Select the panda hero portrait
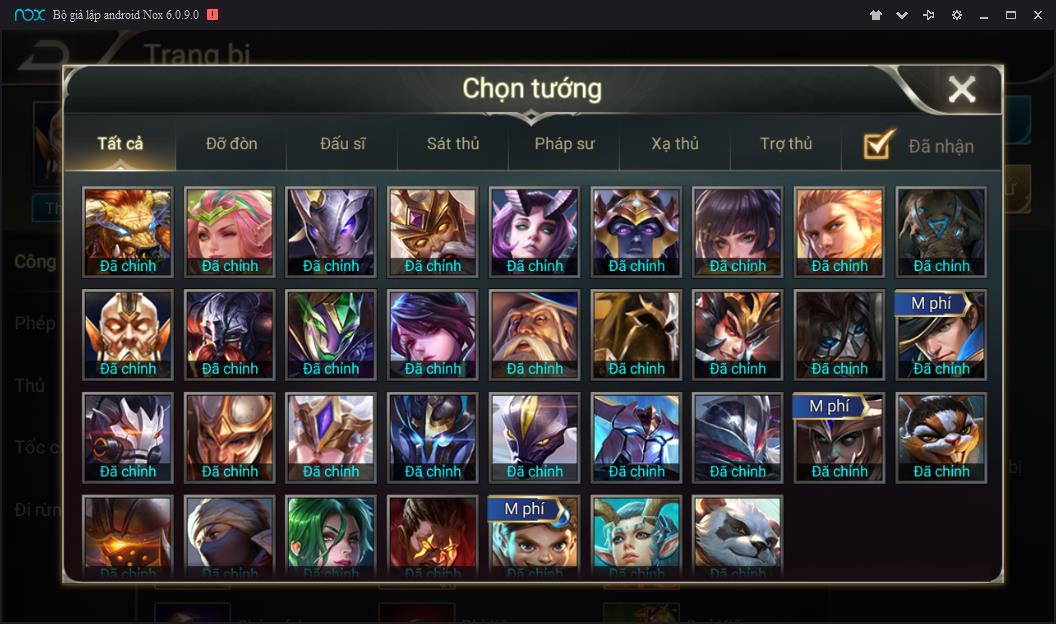Viewport: 1056px width, 624px height. tap(737, 535)
